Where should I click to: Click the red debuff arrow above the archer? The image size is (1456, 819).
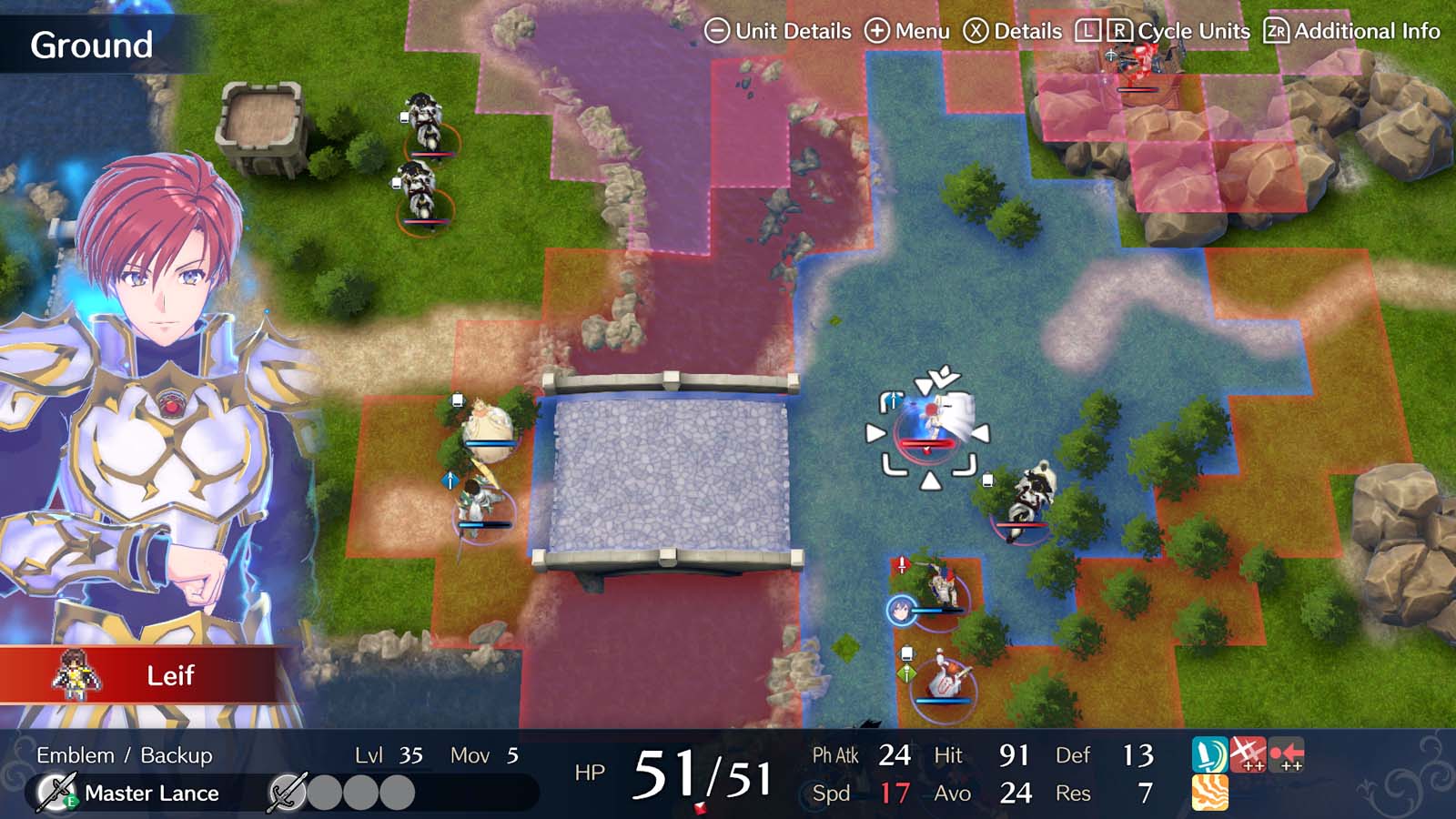[902, 562]
